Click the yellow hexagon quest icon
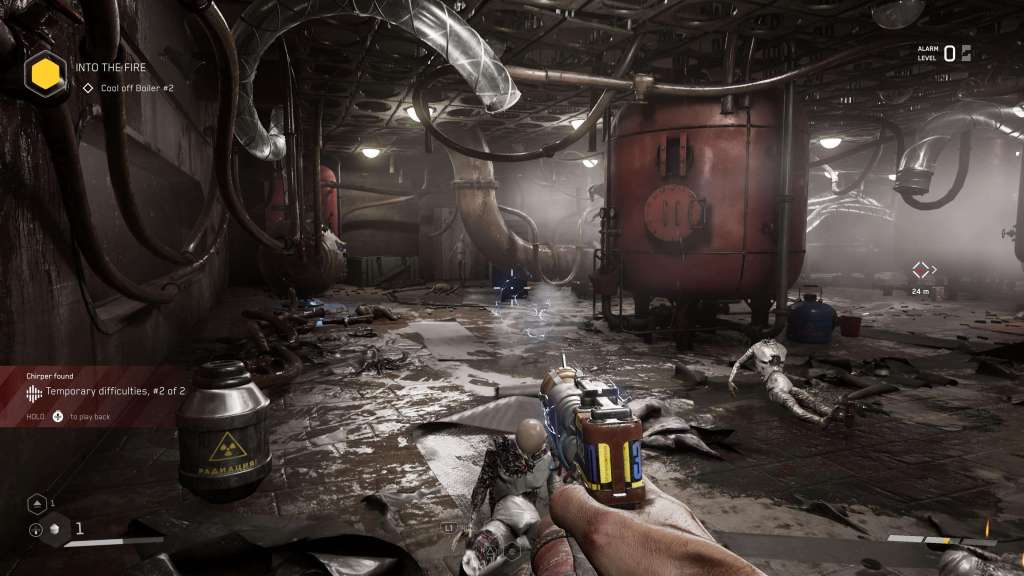Screen dimensions: 1024x576 pyautogui.click(x=44, y=72)
